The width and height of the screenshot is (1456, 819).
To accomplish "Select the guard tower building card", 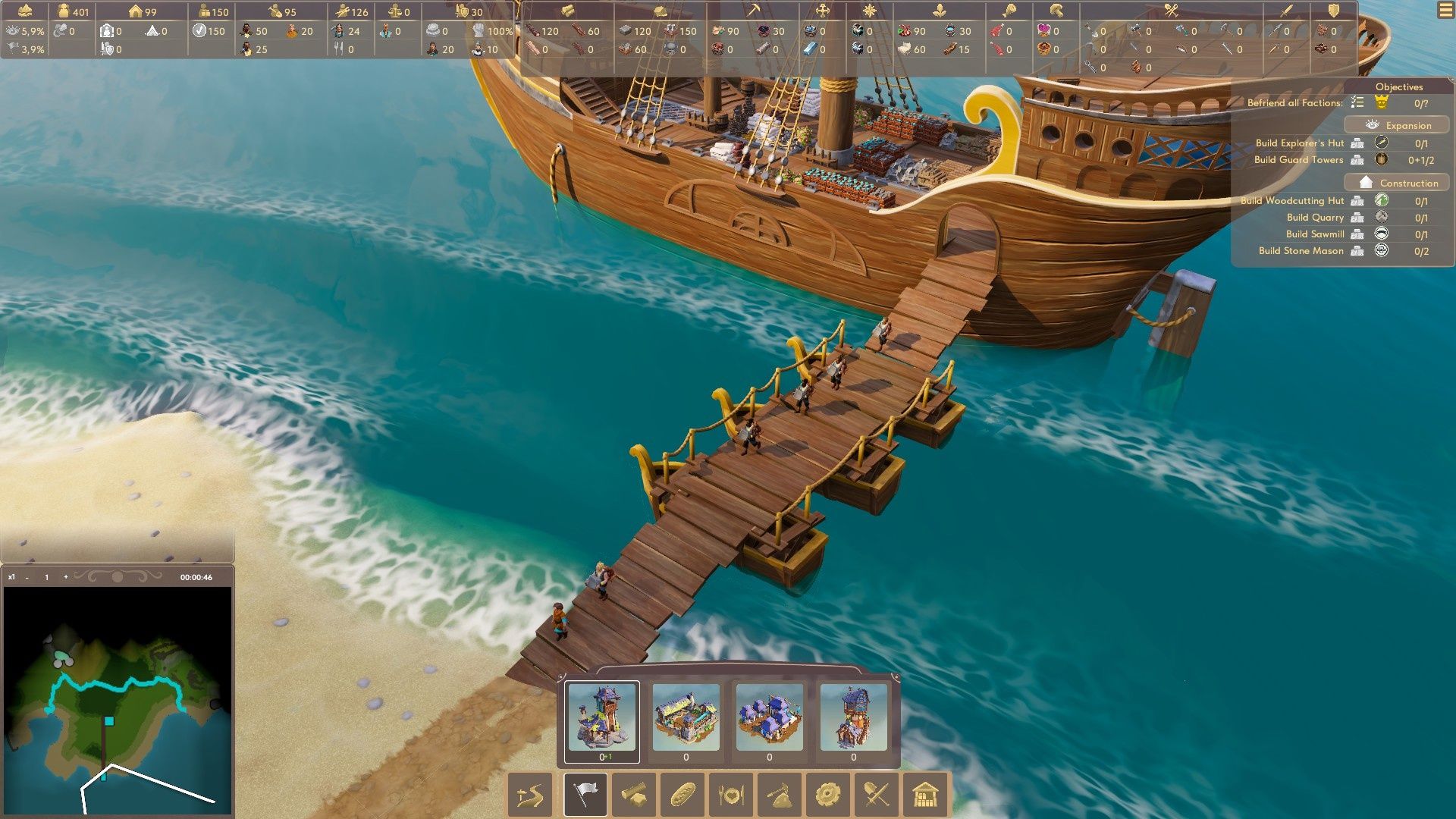I will click(x=602, y=718).
